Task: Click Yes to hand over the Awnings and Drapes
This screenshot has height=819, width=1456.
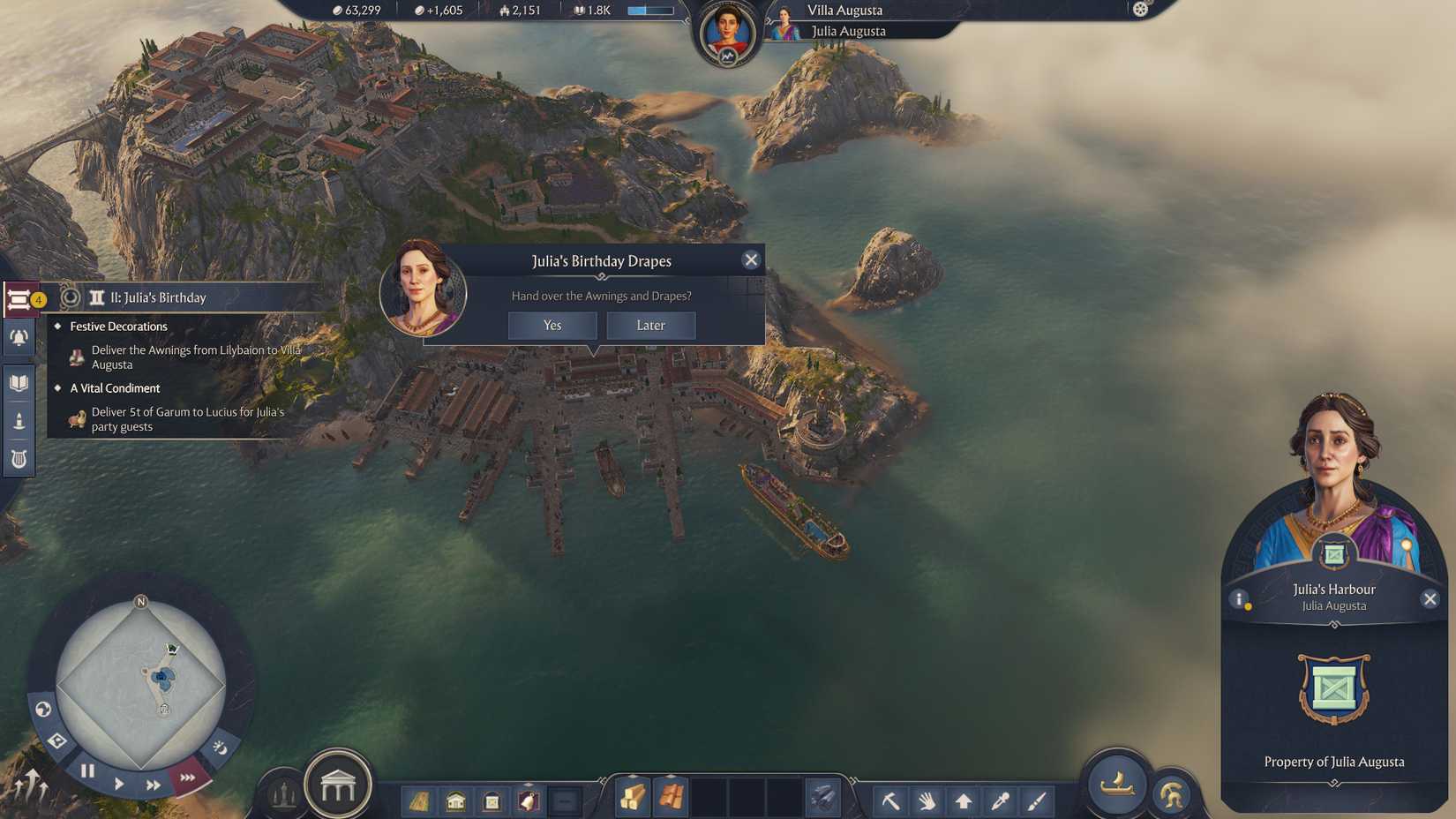Action: [x=552, y=326]
